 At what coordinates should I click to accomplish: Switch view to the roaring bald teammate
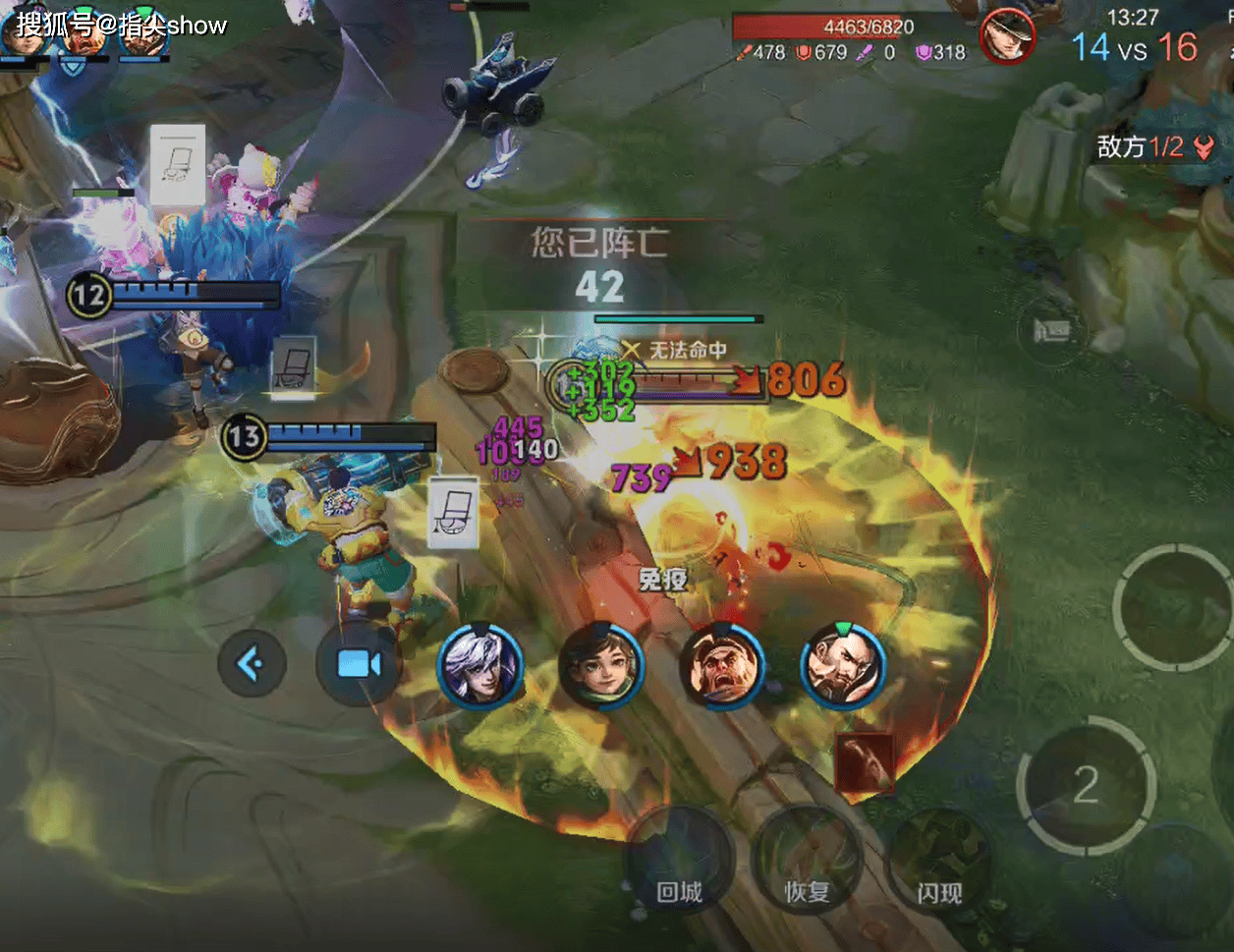click(722, 666)
